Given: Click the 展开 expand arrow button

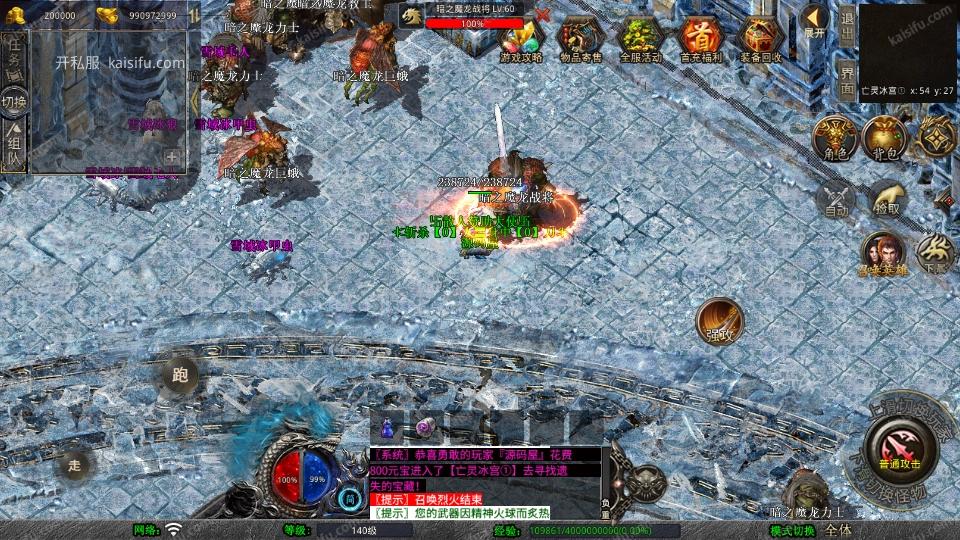Looking at the screenshot, I should point(816,20).
